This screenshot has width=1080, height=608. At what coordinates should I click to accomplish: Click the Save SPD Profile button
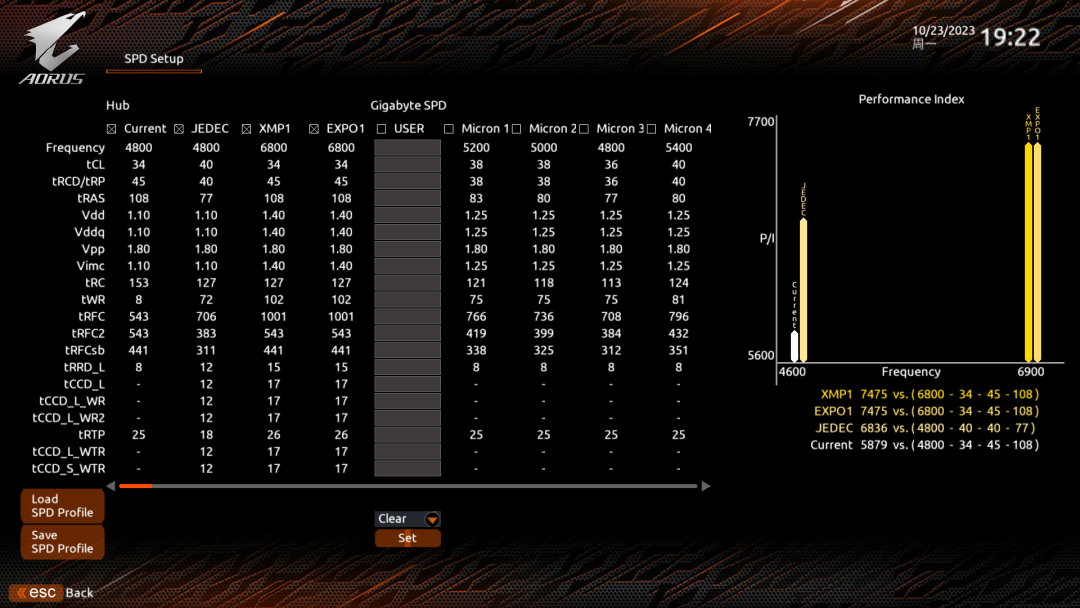62,542
